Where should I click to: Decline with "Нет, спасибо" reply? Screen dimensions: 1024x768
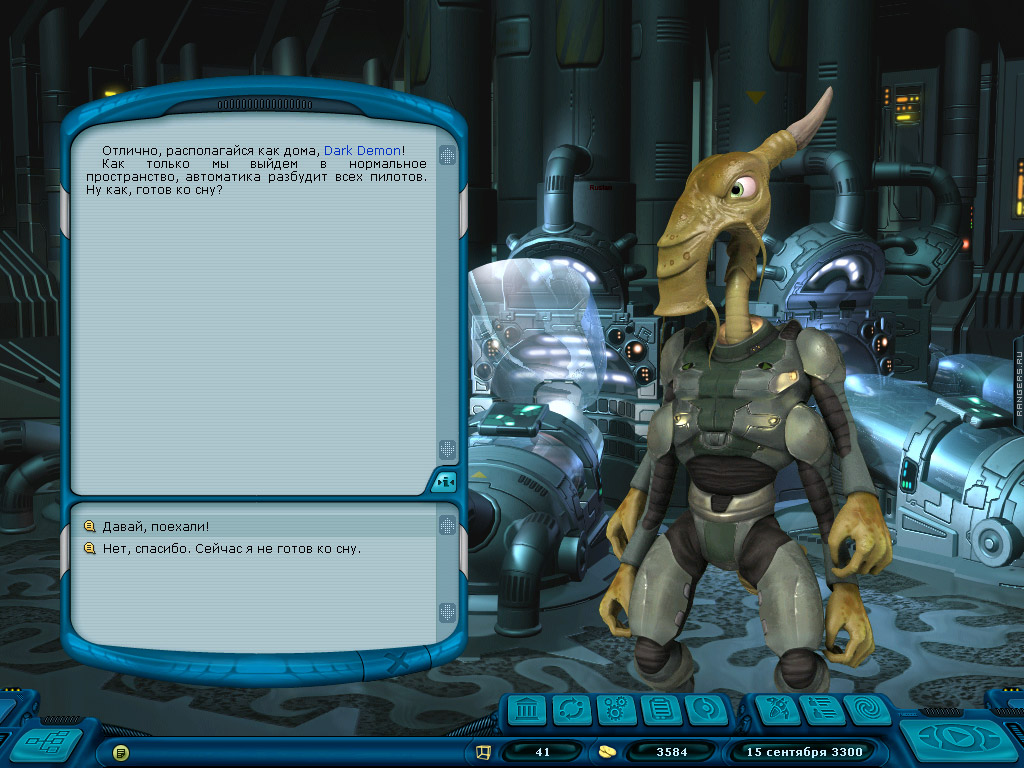click(231, 548)
